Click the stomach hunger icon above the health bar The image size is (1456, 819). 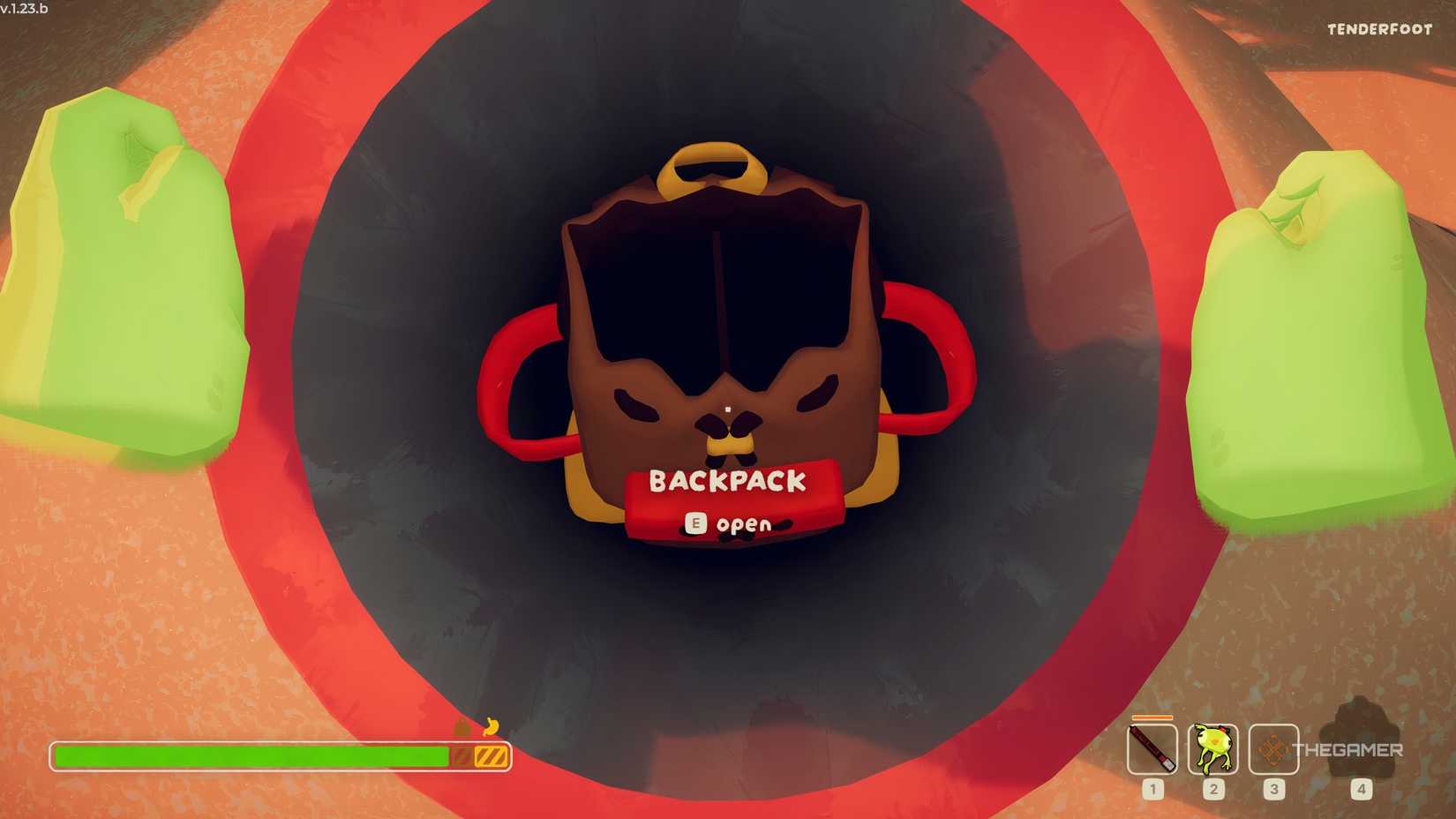coord(462,726)
